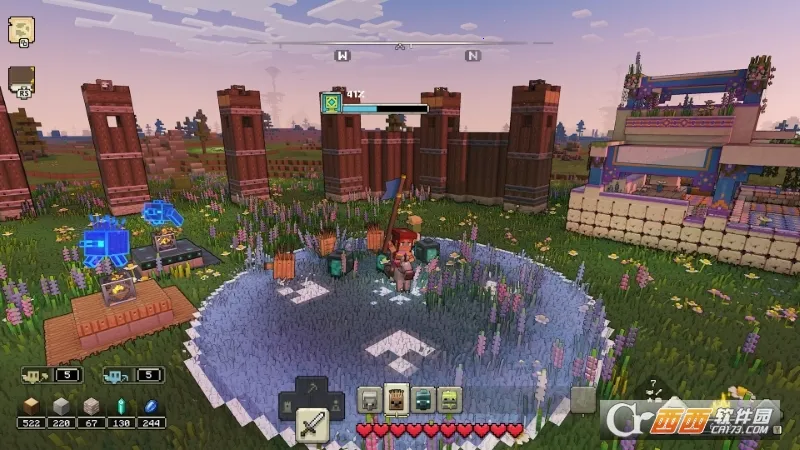Image resolution: width=800 pixels, height=450 pixels.
Task: Choose the pickaxe gather slot
Action: click(313, 388)
